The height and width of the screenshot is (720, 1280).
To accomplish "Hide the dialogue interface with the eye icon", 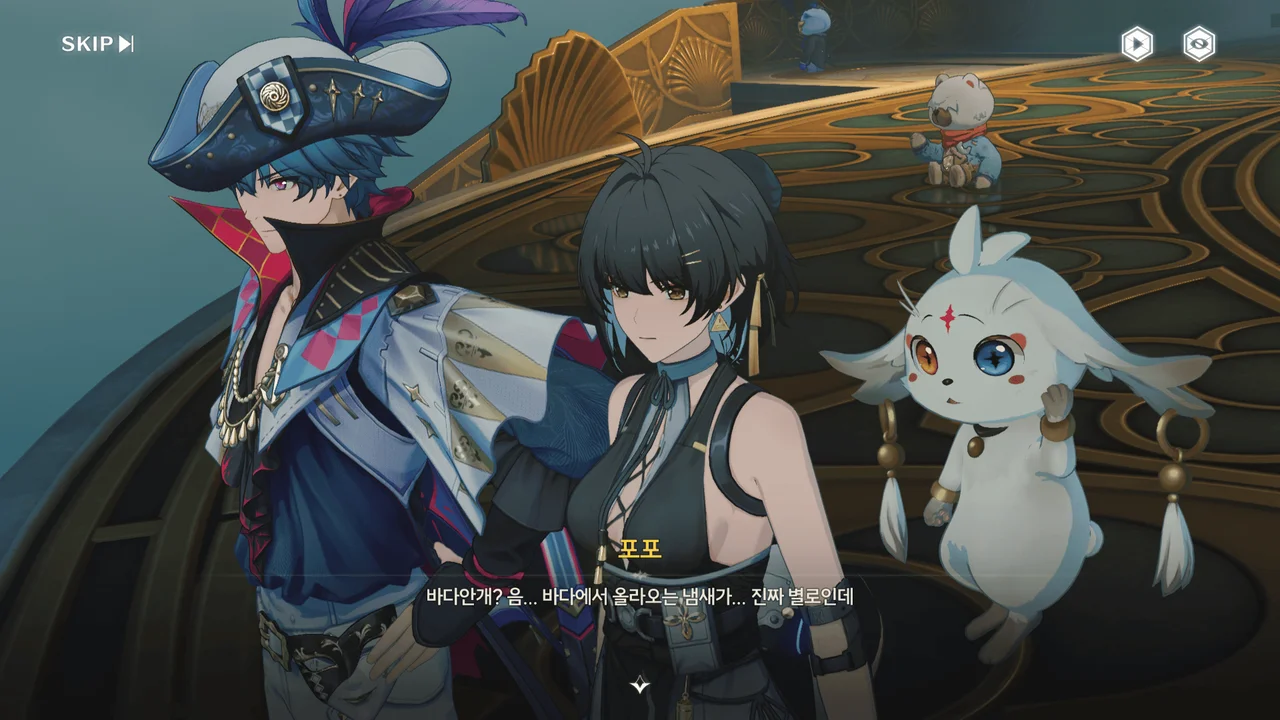I will pos(1199,44).
